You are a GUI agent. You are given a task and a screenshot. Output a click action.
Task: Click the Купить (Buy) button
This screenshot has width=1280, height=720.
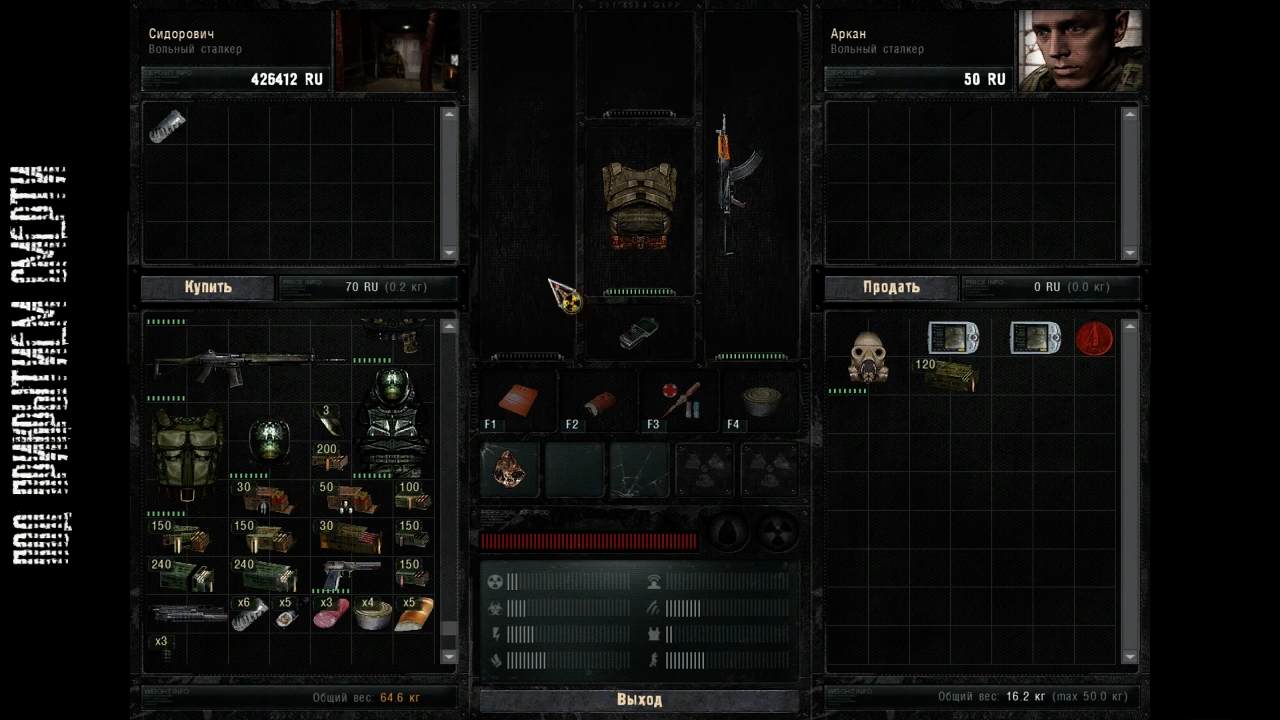(207, 288)
